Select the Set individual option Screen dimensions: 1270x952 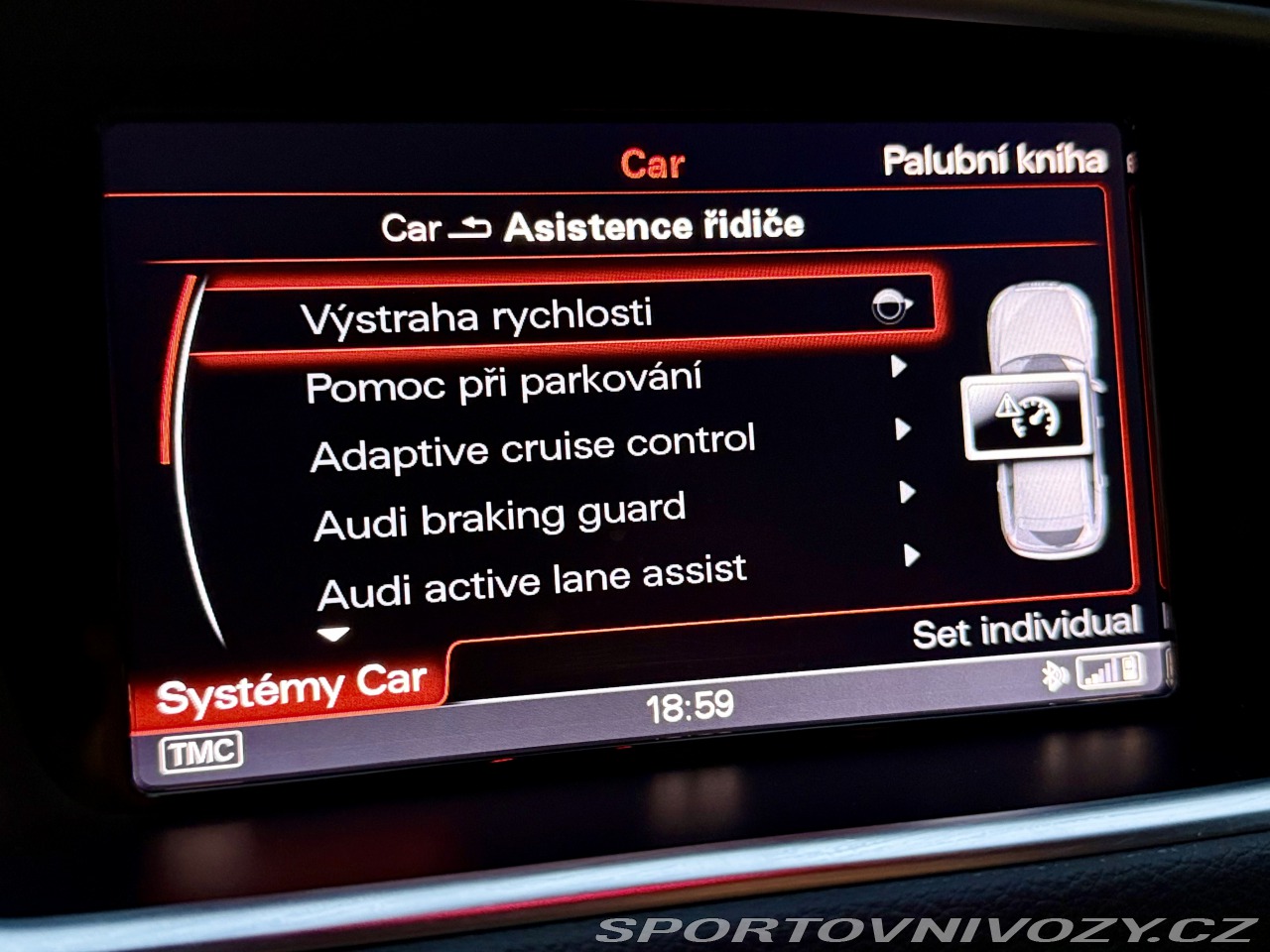tap(1026, 629)
